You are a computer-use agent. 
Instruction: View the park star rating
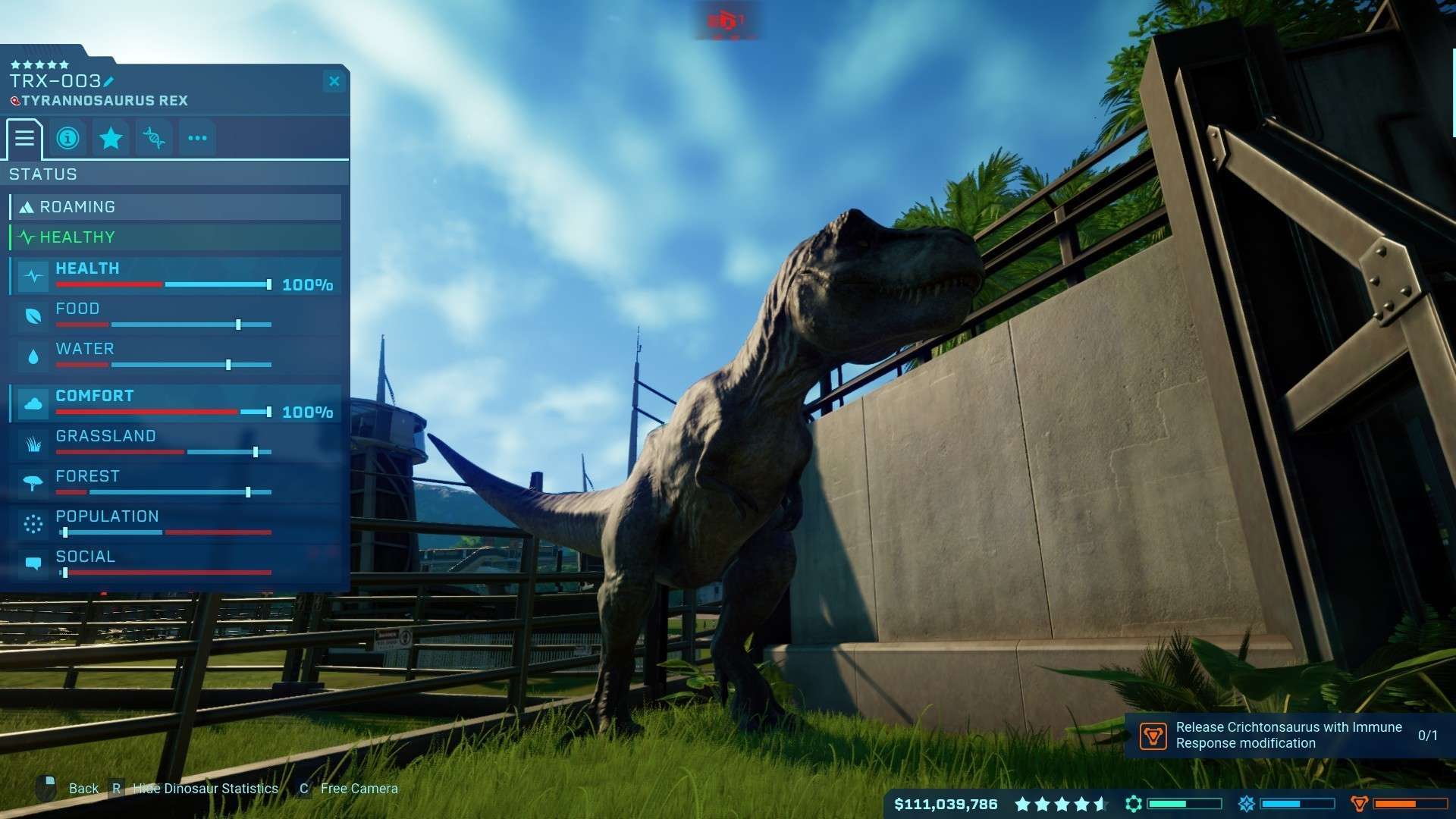[1061, 804]
